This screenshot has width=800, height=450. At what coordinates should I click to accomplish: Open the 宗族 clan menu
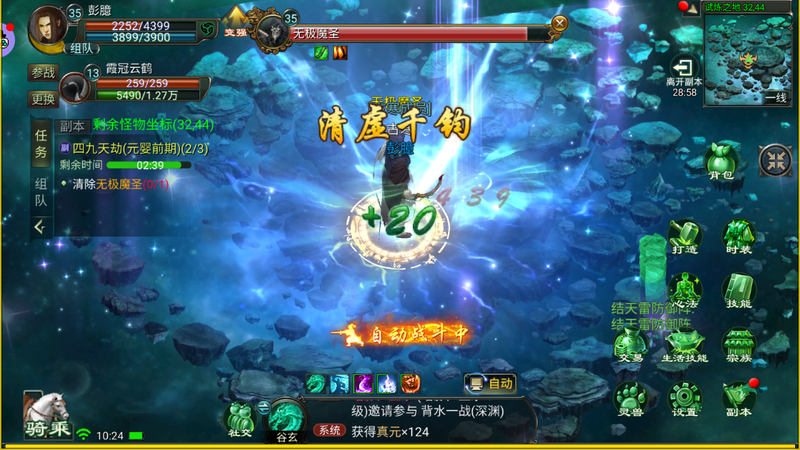(x=739, y=345)
